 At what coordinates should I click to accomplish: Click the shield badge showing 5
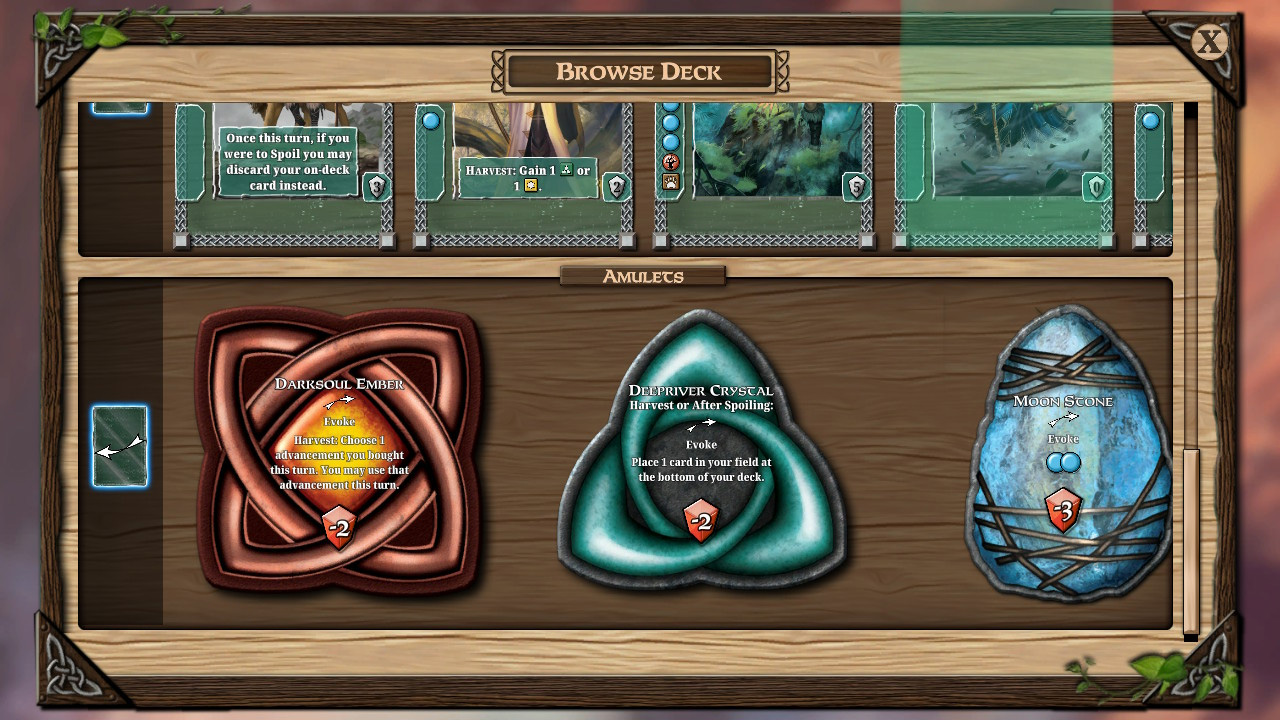tap(855, 188)
